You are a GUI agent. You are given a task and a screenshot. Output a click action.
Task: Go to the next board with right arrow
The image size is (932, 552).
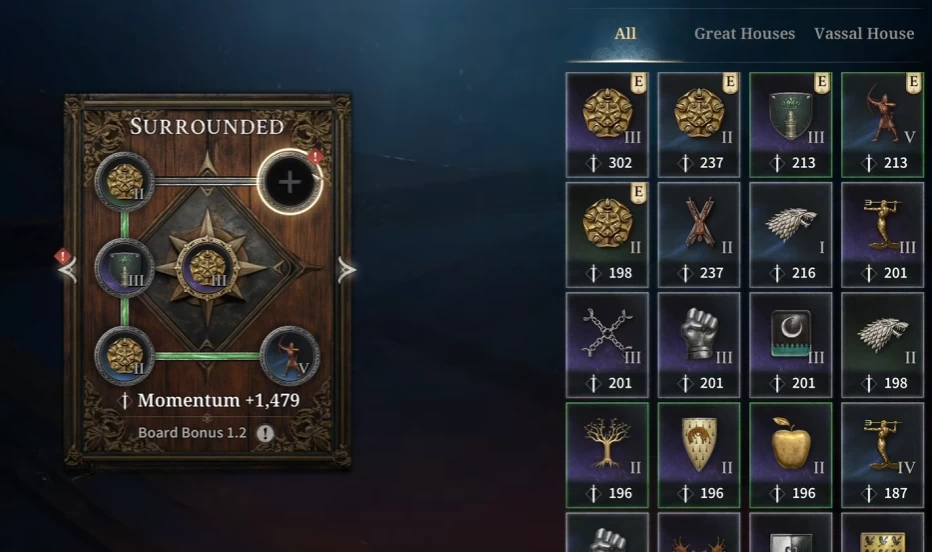pos(346,269)
